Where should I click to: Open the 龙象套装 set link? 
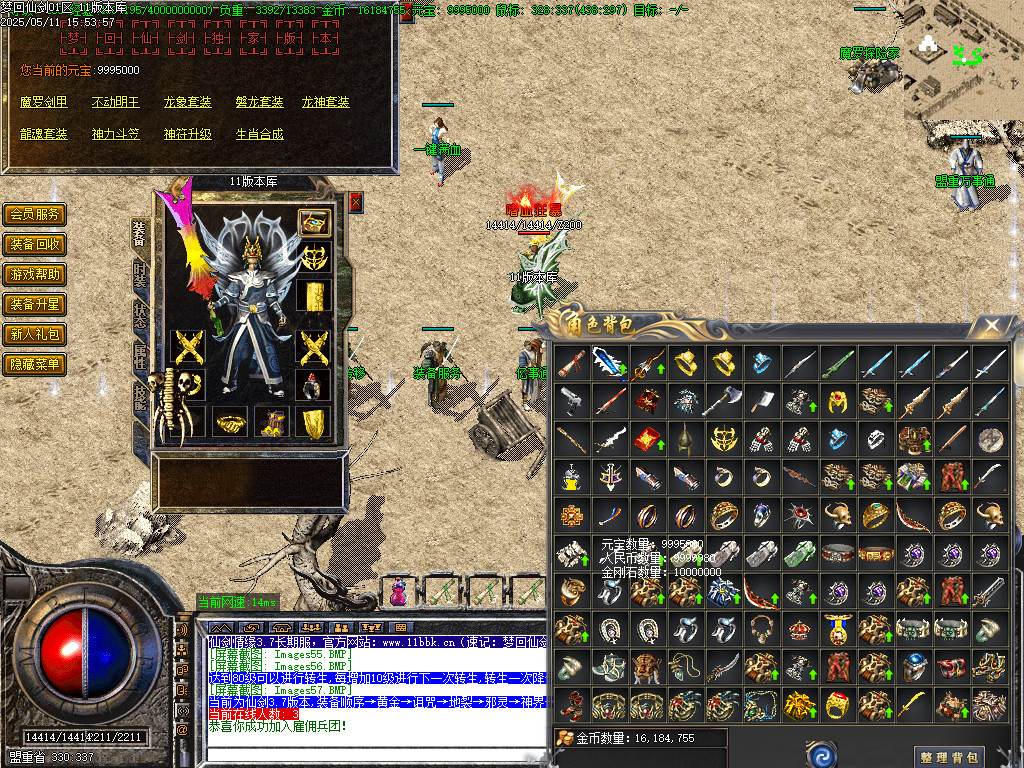tap(188, 102)
